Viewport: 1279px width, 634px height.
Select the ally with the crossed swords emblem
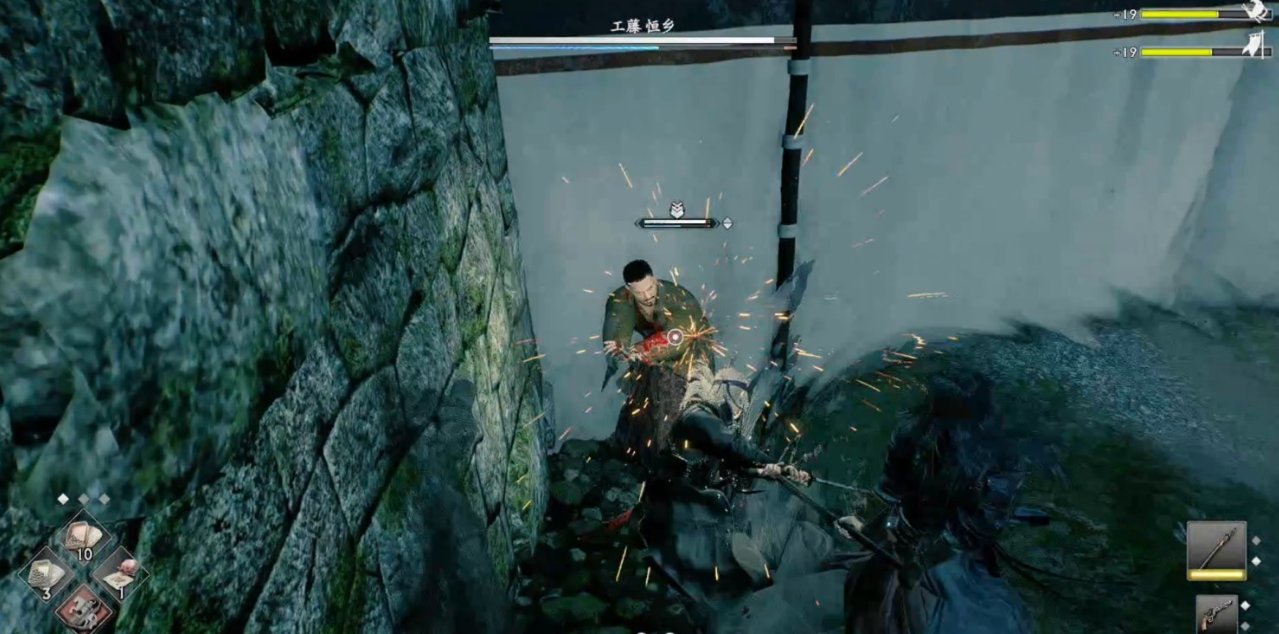click(x=1257, y=12)
